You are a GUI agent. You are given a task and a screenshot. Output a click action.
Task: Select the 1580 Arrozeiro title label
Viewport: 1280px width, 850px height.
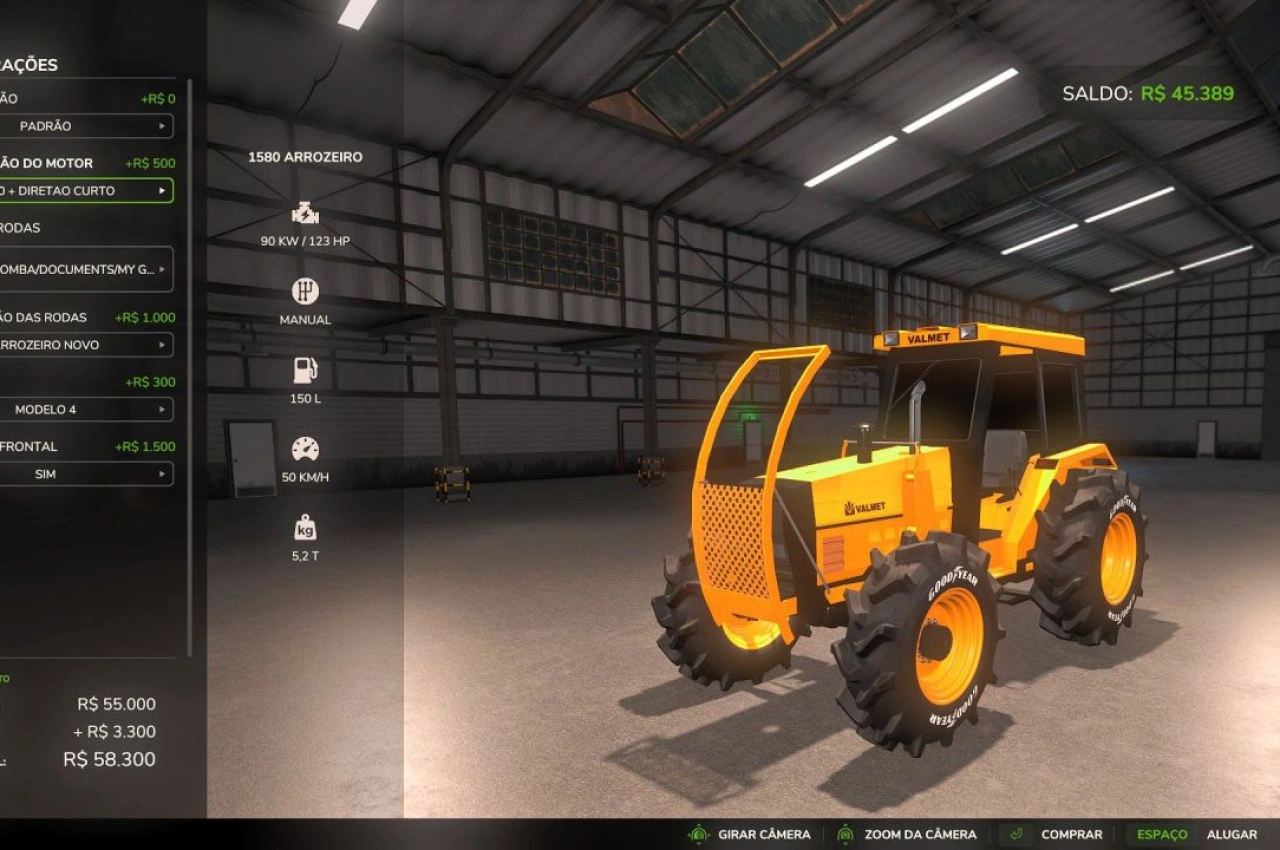(x=305, y=157)
